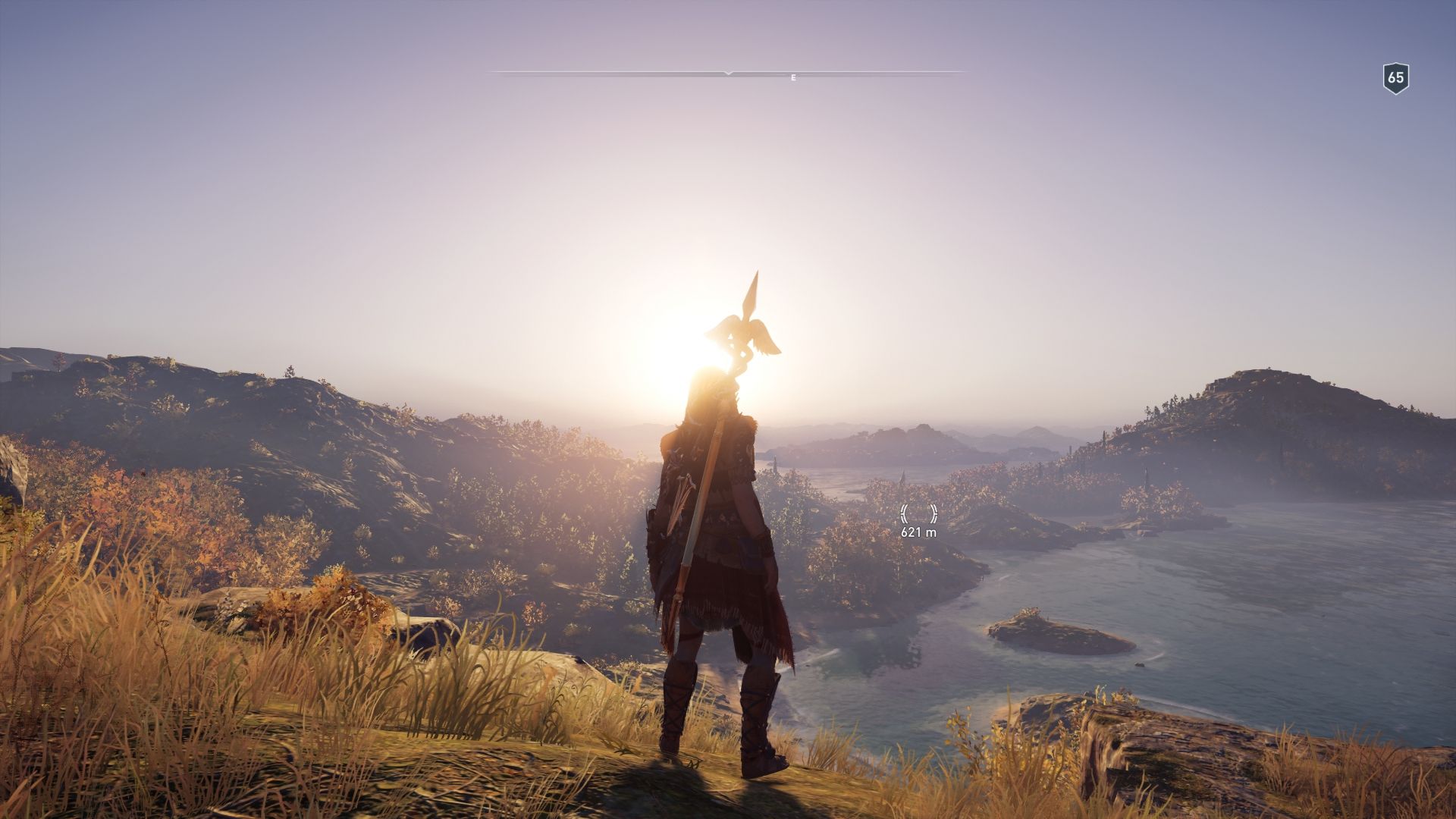
Task: Click the compass bar at top
Action: pos(728,74)
